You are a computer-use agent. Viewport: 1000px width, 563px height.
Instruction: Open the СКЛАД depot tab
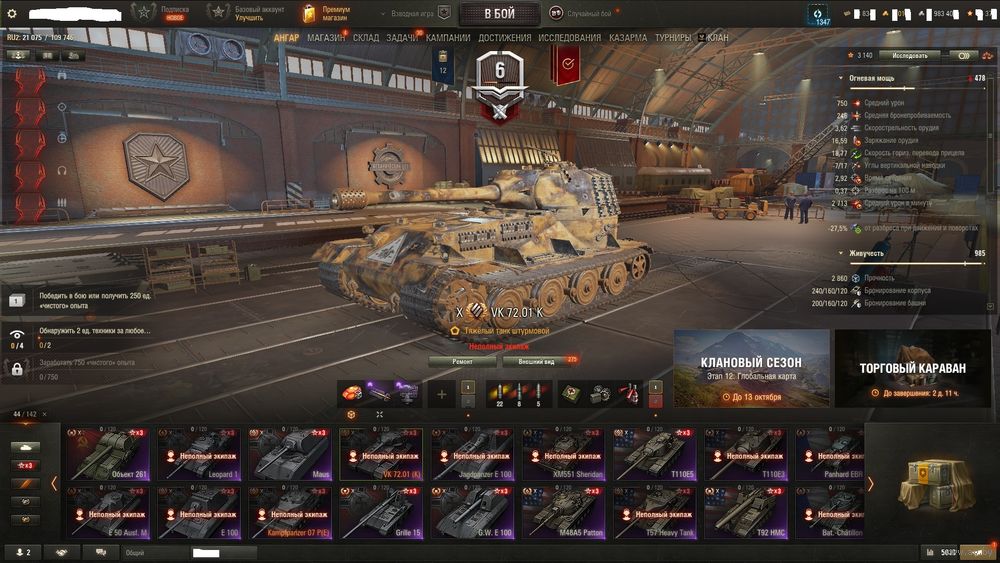click(x=366, y=38)
